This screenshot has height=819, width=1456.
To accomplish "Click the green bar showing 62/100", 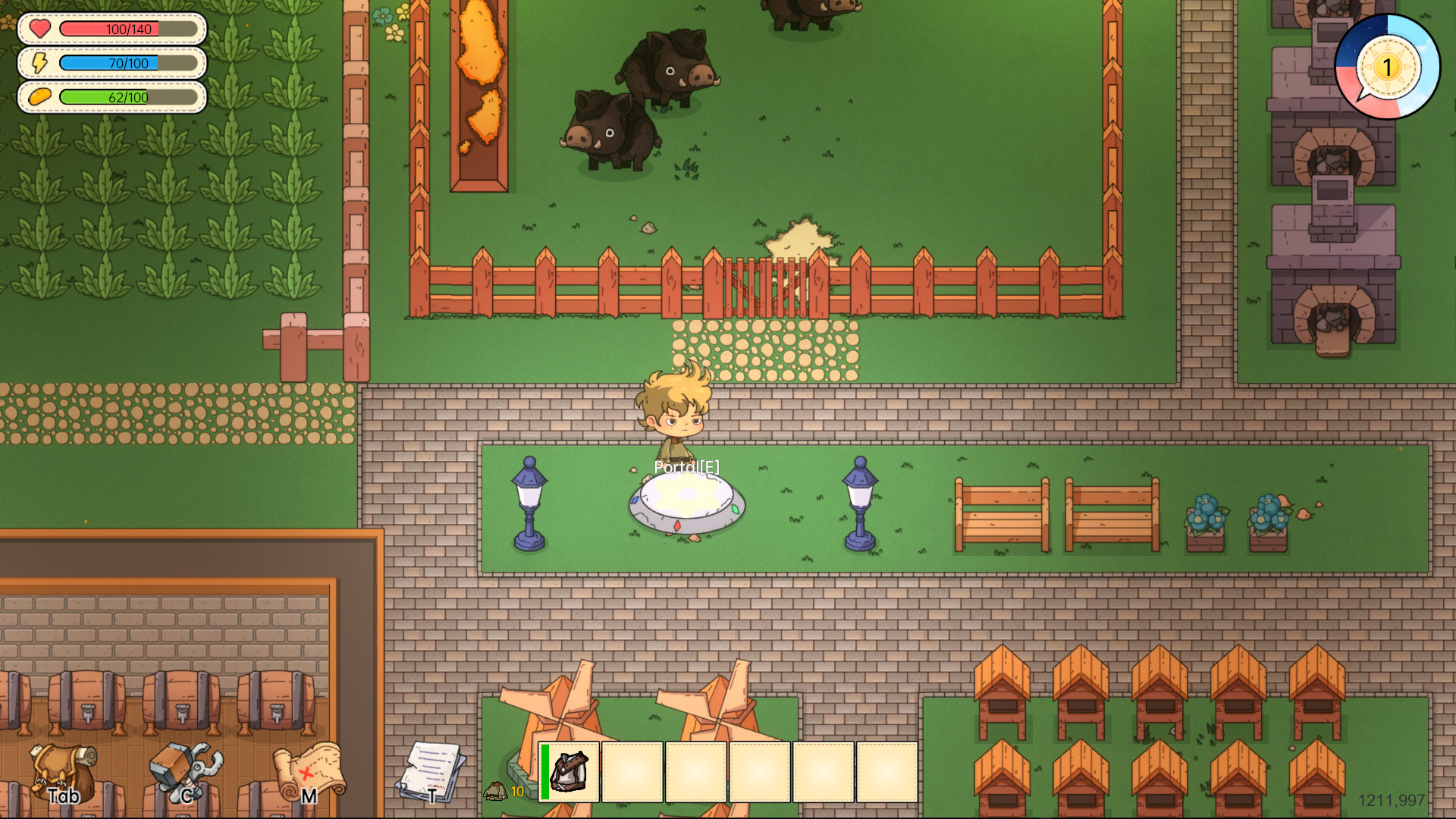I will 129,98.
